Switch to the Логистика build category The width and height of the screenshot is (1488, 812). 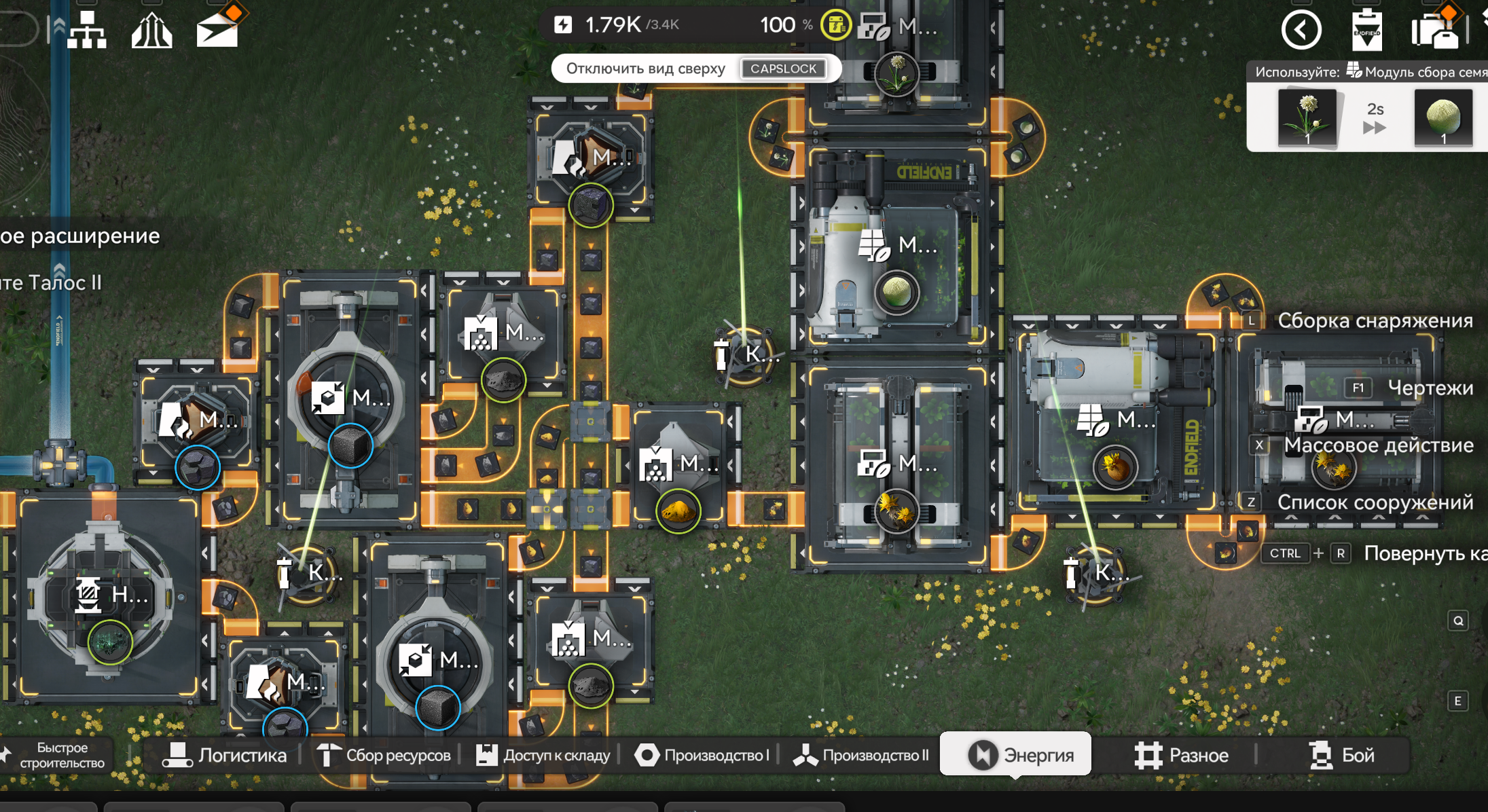click(x=225, y=755)
